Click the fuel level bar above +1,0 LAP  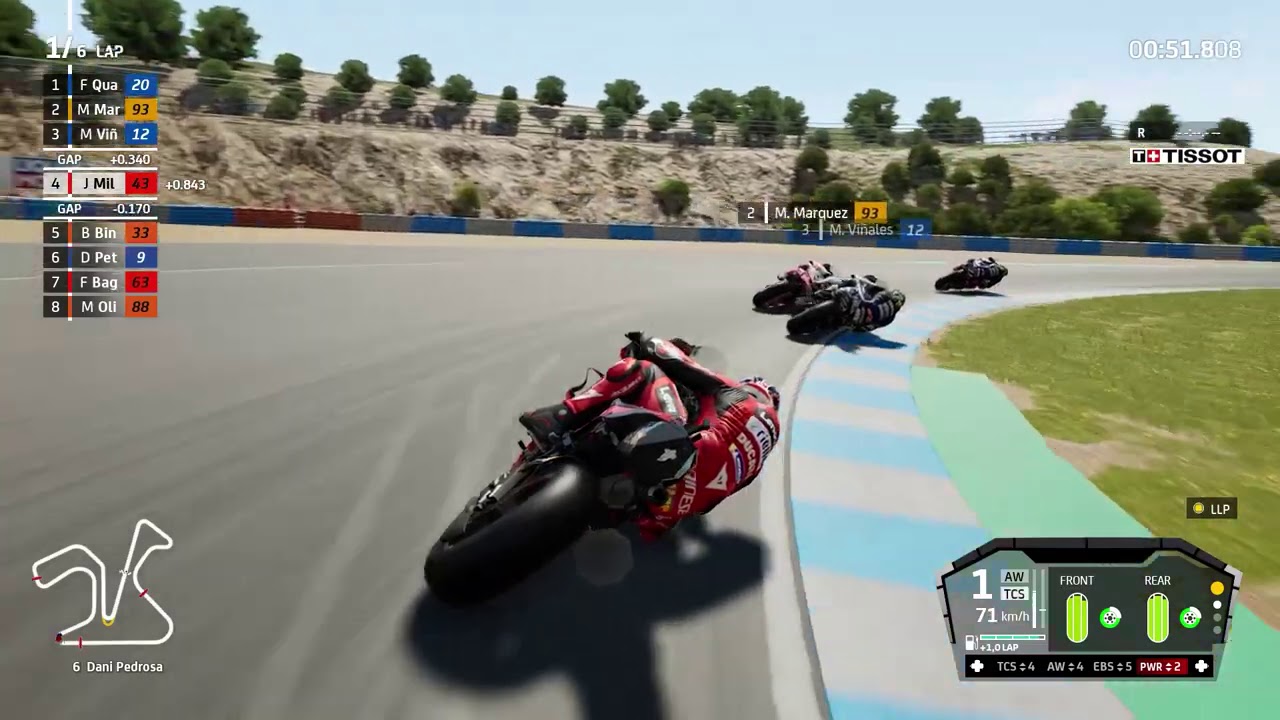1012,637
